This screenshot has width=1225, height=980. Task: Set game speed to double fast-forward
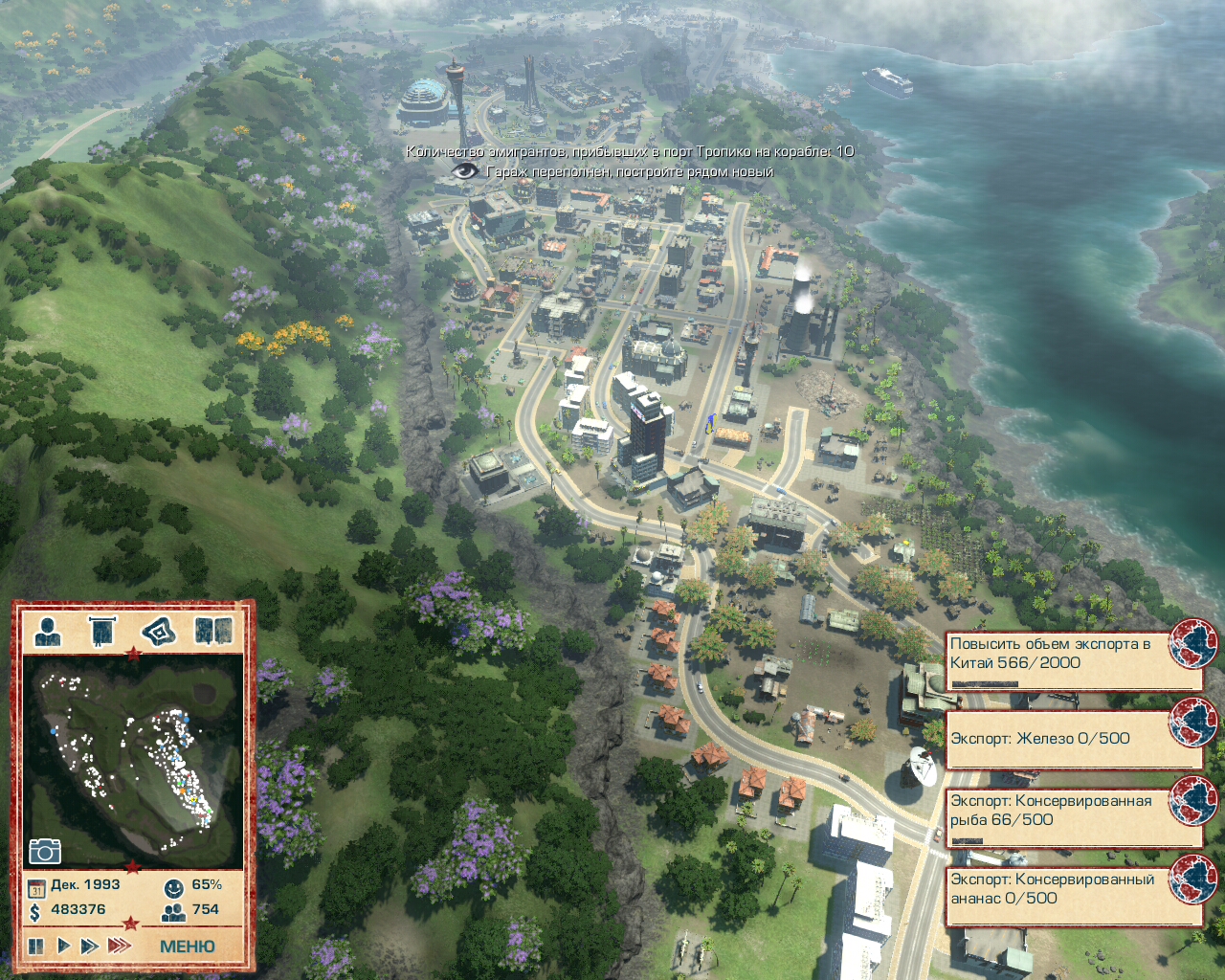point(90,946)
